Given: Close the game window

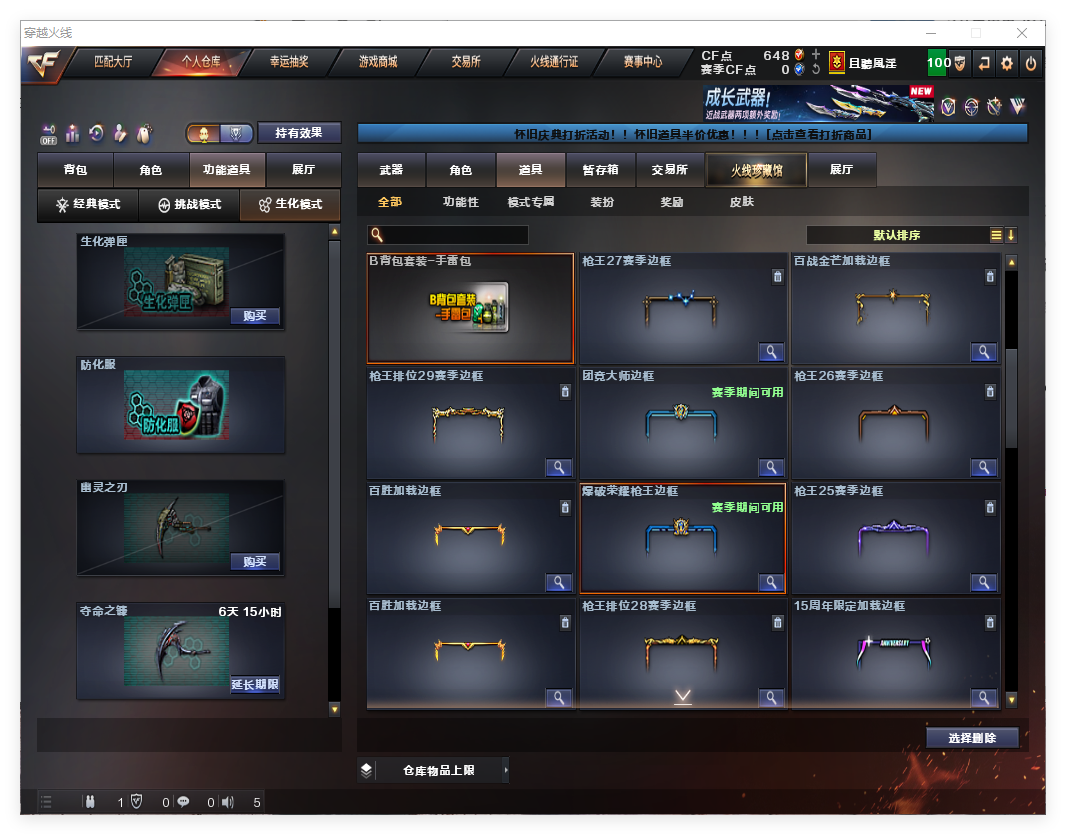Looking at the screenshot, I should tap(1022, 33).
